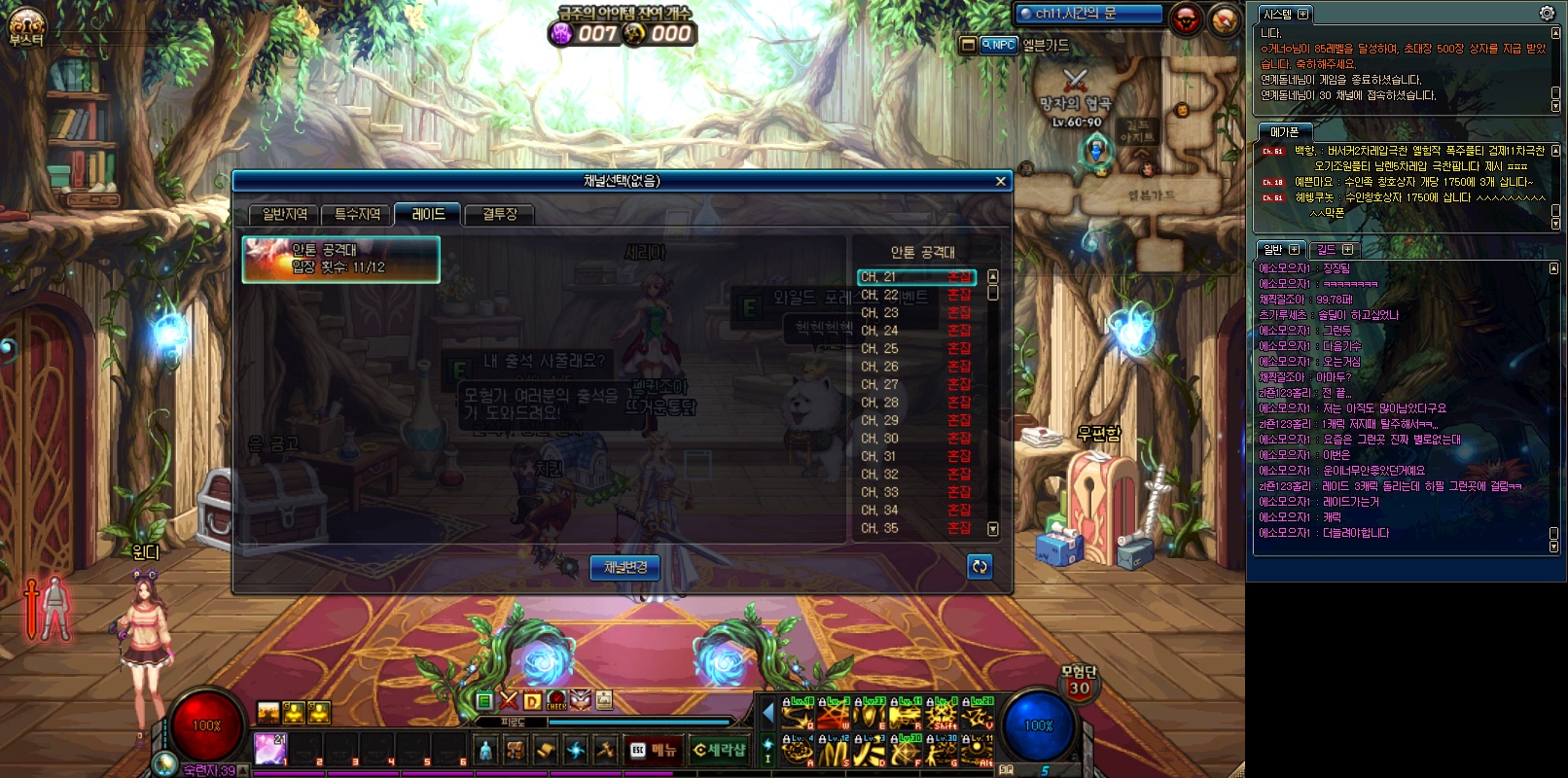Close the channel selection window

point(1000,181)
